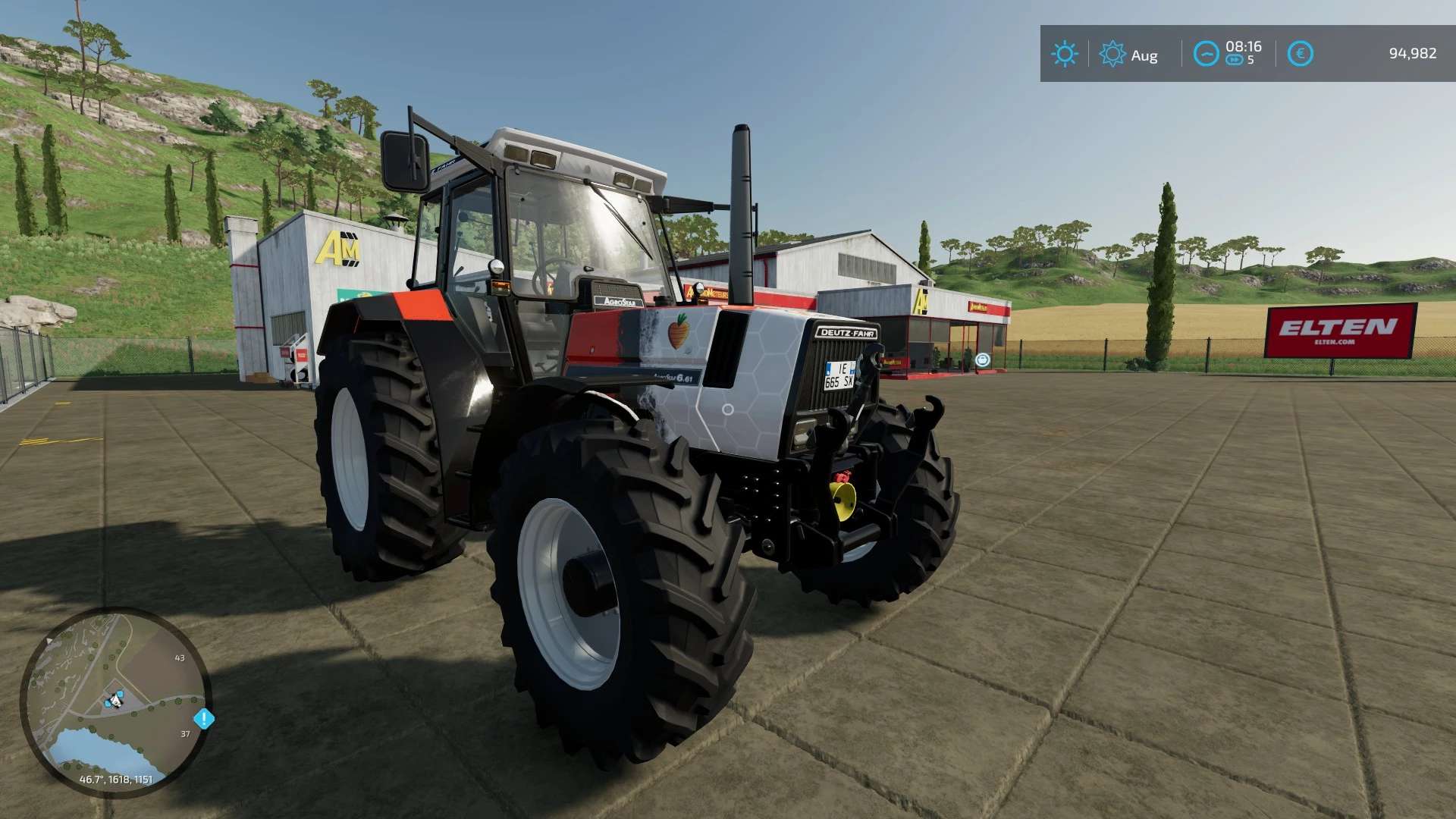
Task: Select field number 37 on the minimap
Action: (185, 734)
